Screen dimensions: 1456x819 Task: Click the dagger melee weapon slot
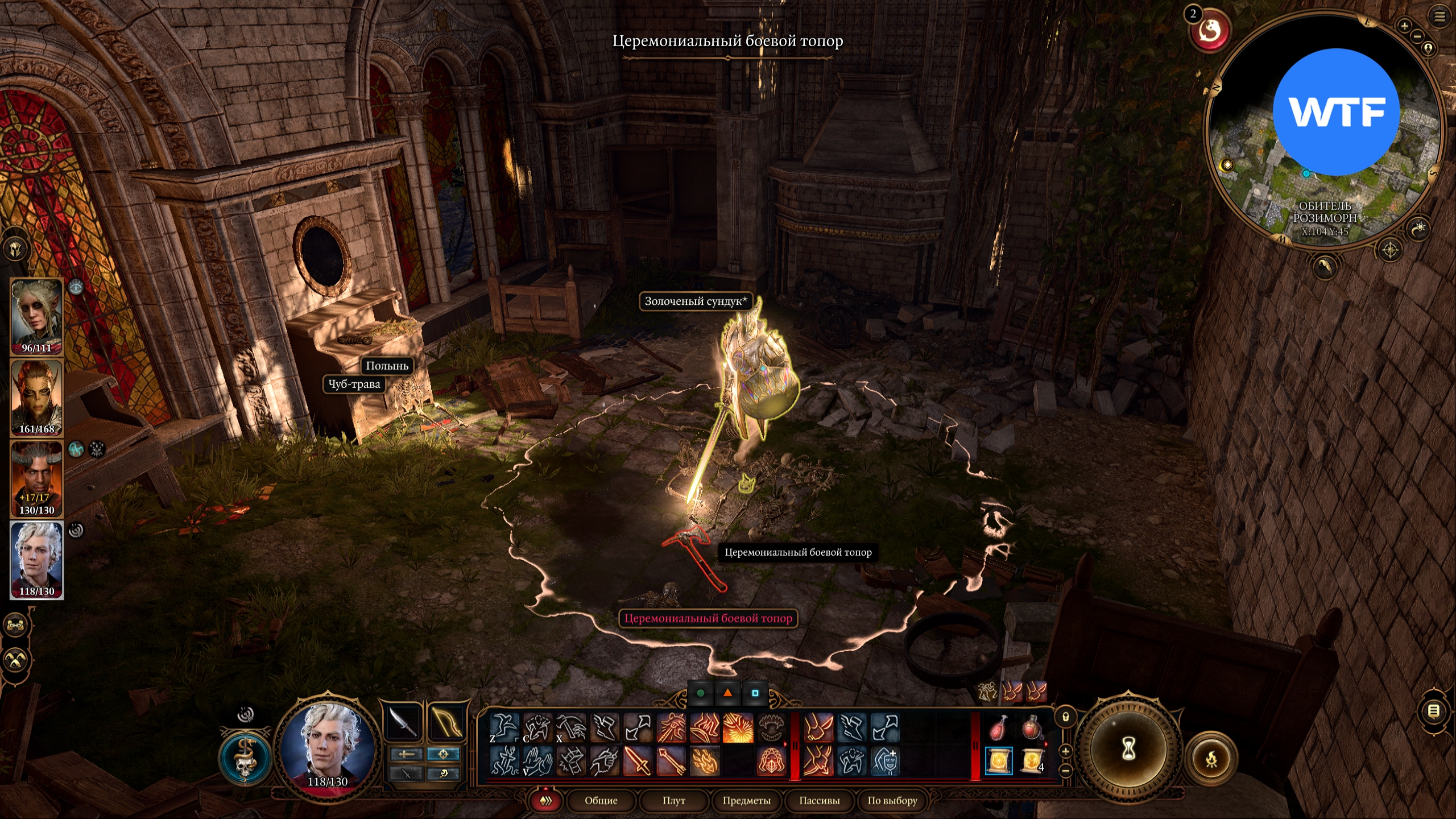tap(403, 723)
